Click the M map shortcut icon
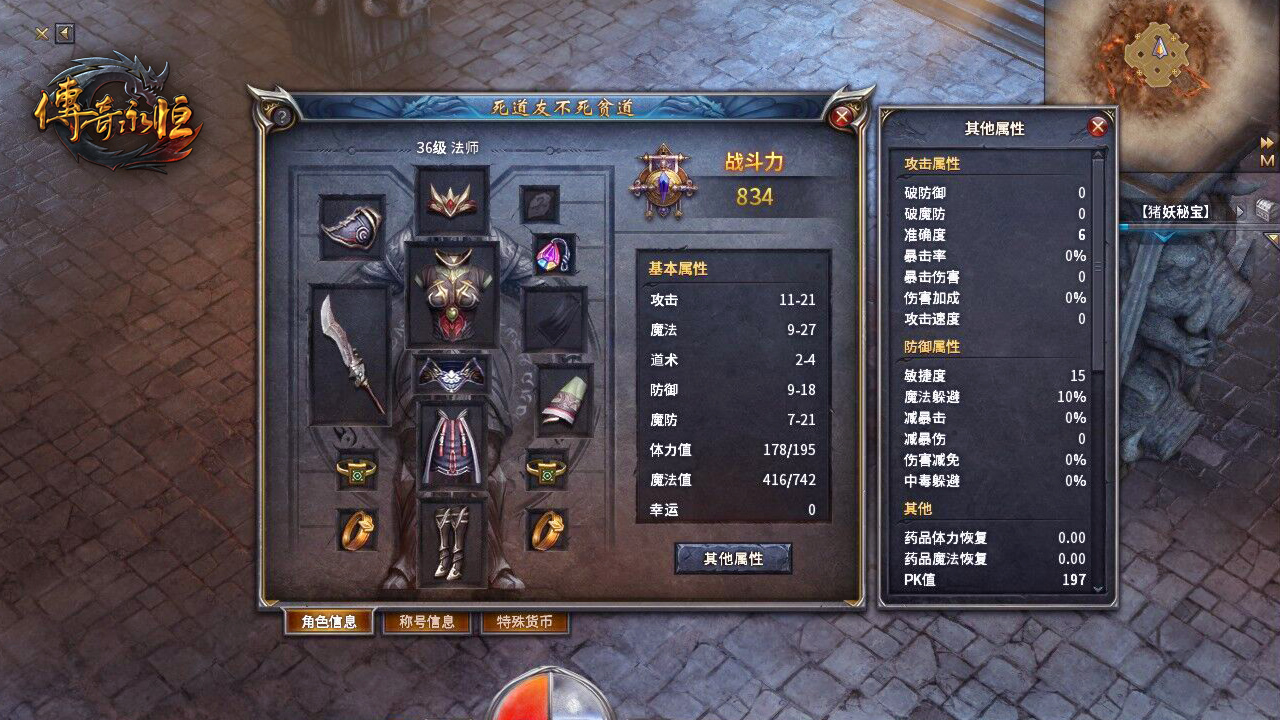 point(1267,160)
